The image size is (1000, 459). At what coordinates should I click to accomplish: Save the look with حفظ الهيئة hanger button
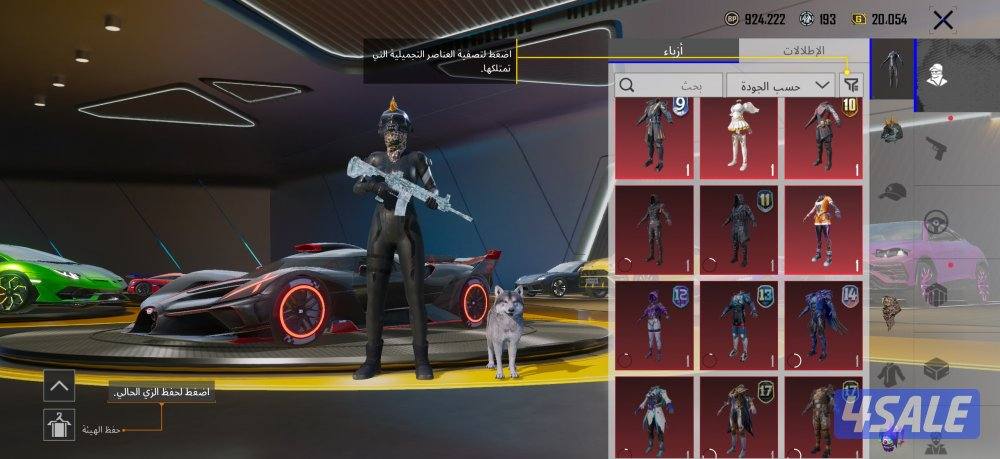[60, 425]
